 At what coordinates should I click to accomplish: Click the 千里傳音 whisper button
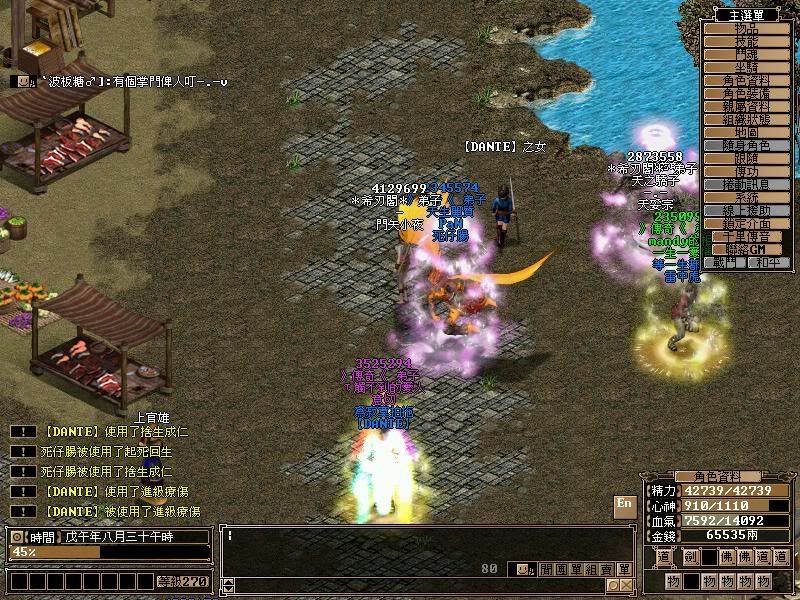746,236
